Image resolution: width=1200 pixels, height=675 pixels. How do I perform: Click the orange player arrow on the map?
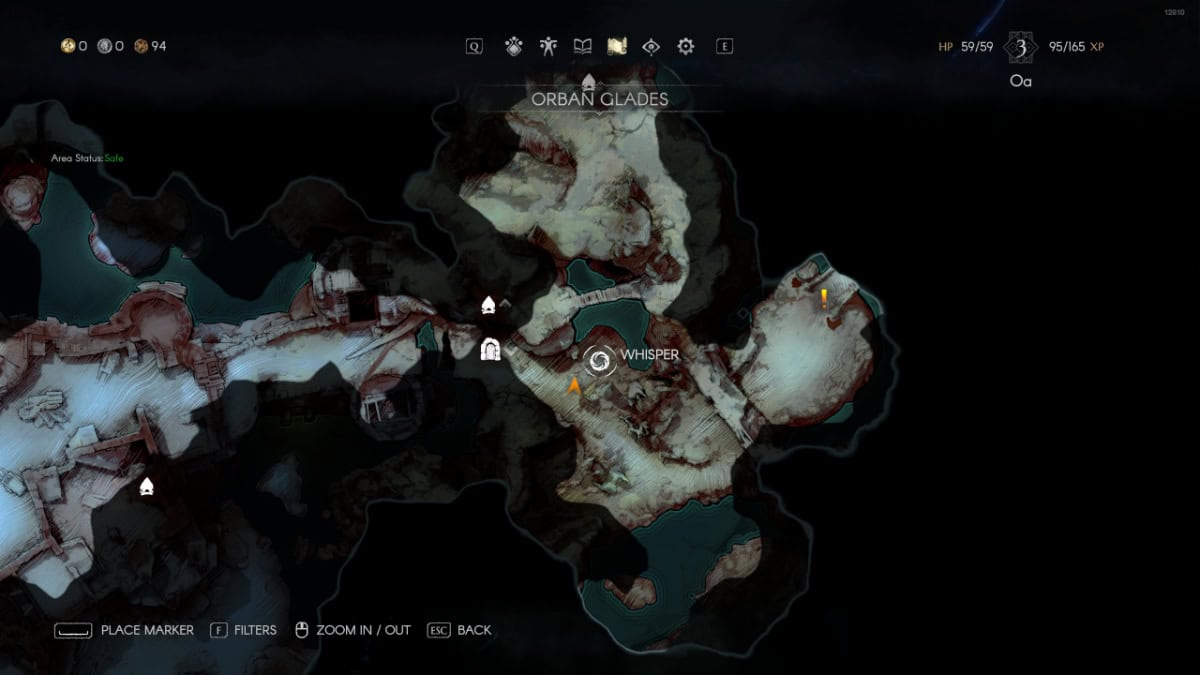575,387
